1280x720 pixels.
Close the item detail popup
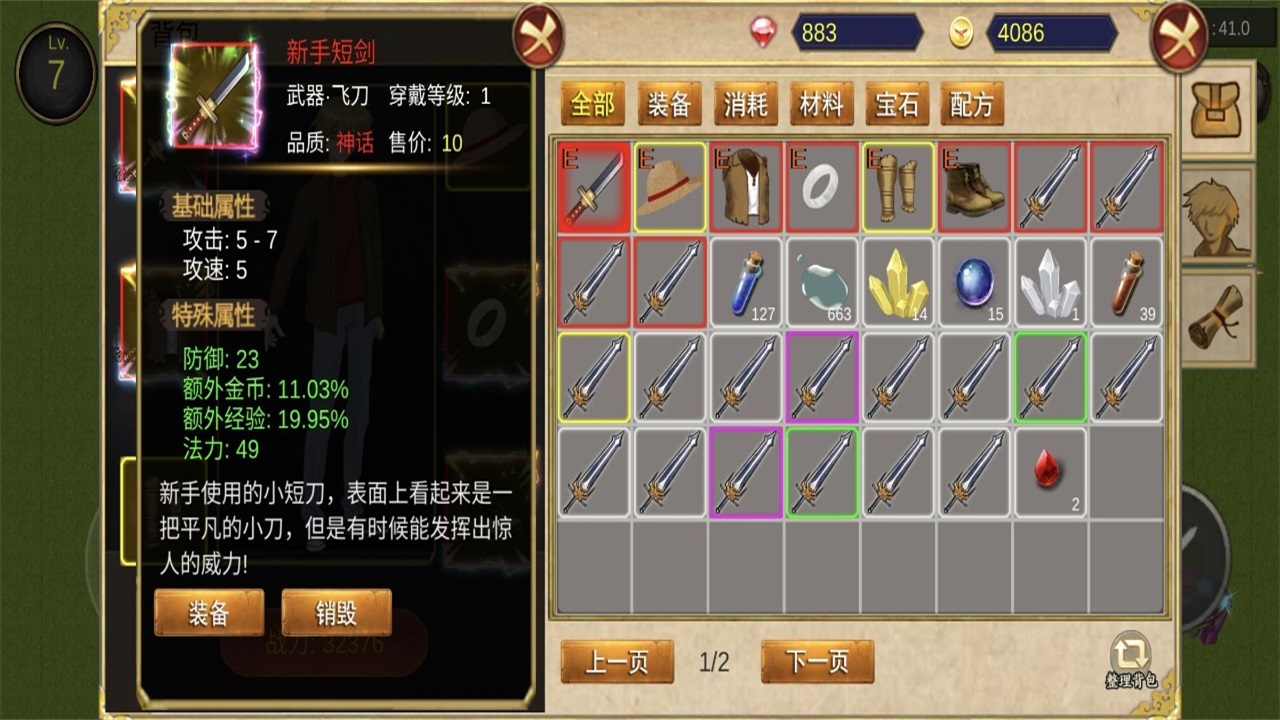pos(539,39)
